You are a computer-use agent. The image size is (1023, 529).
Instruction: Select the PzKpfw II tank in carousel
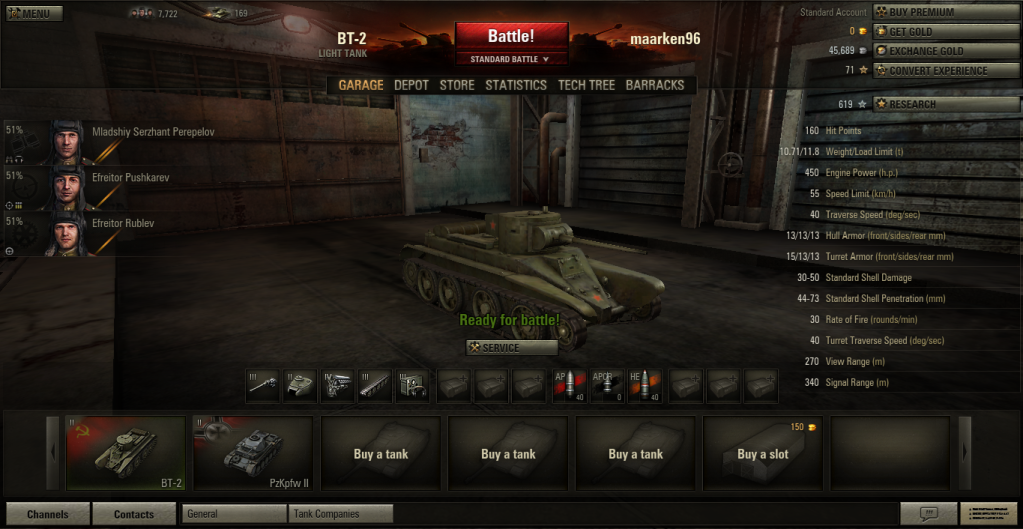(252, 445)
